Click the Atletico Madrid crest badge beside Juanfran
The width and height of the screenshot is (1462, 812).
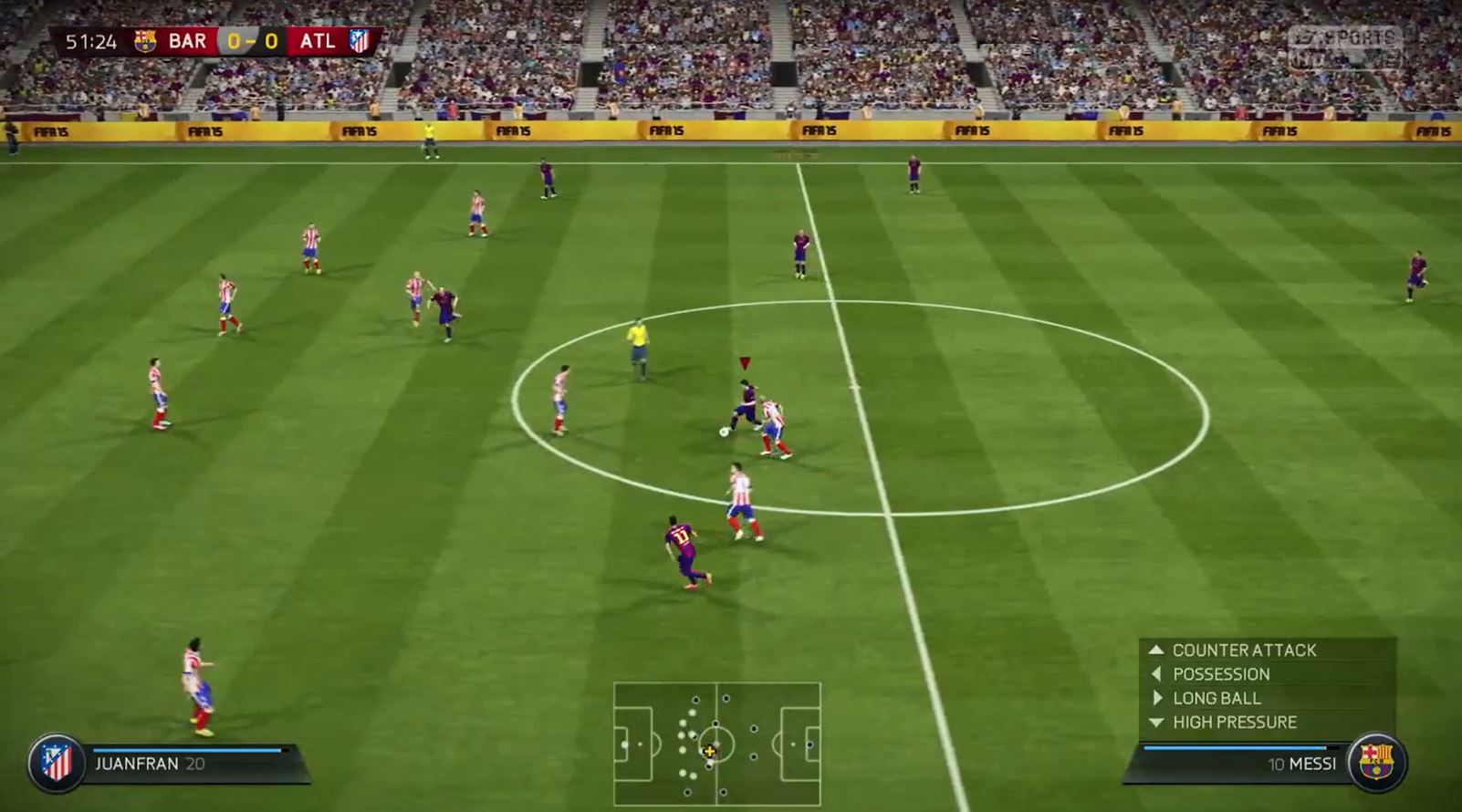click(x=57, y=763)
